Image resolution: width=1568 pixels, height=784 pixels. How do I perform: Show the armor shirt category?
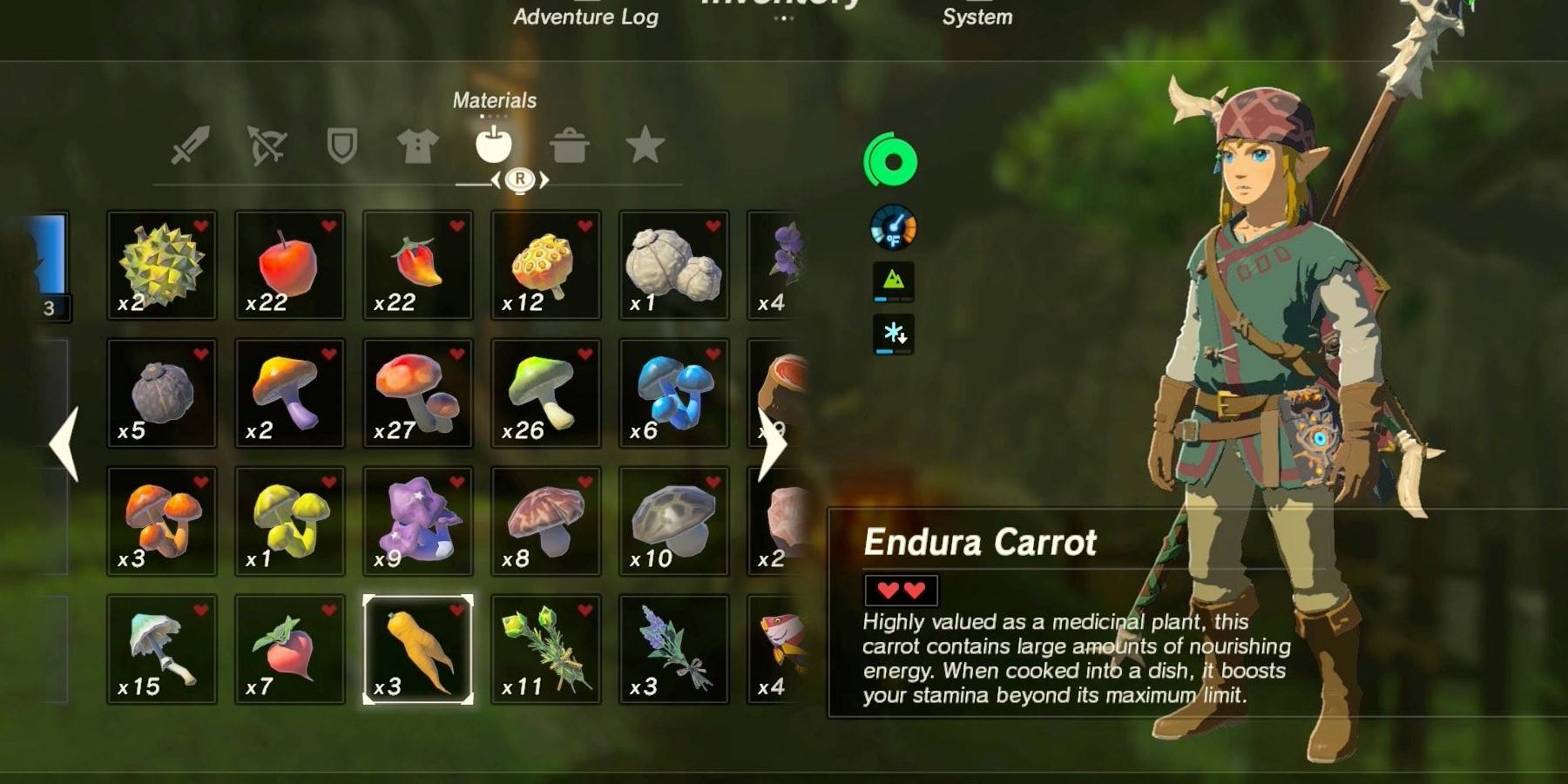tap(417, 145)
